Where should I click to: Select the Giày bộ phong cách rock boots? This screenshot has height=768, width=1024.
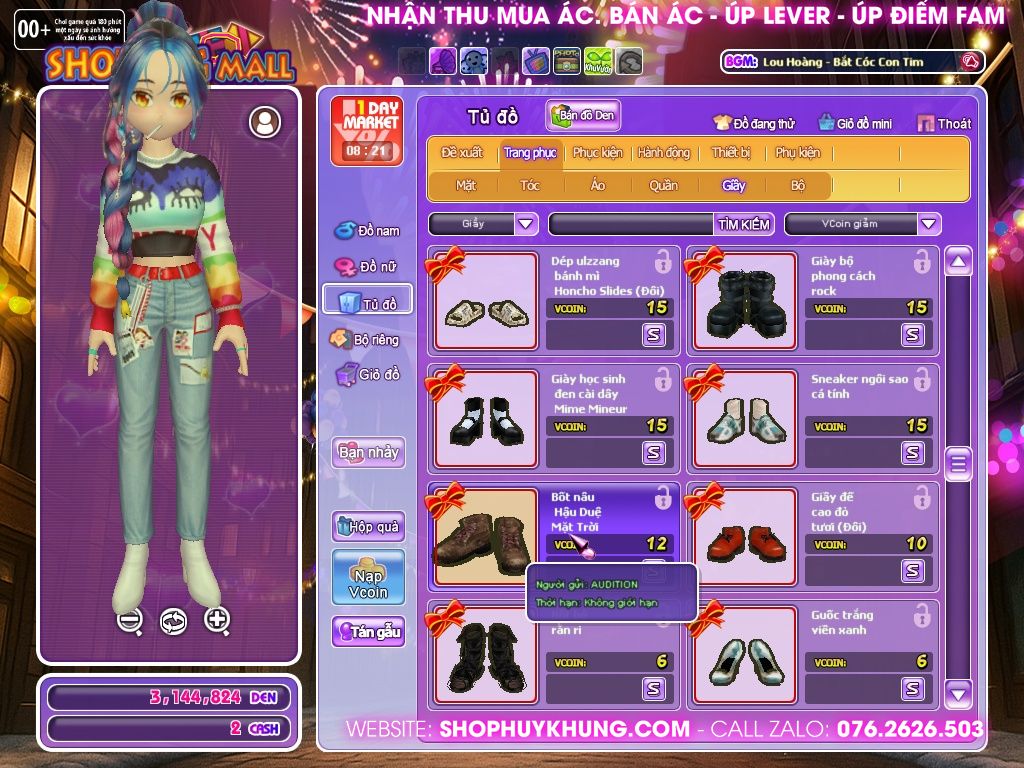(x=745, y=302)
